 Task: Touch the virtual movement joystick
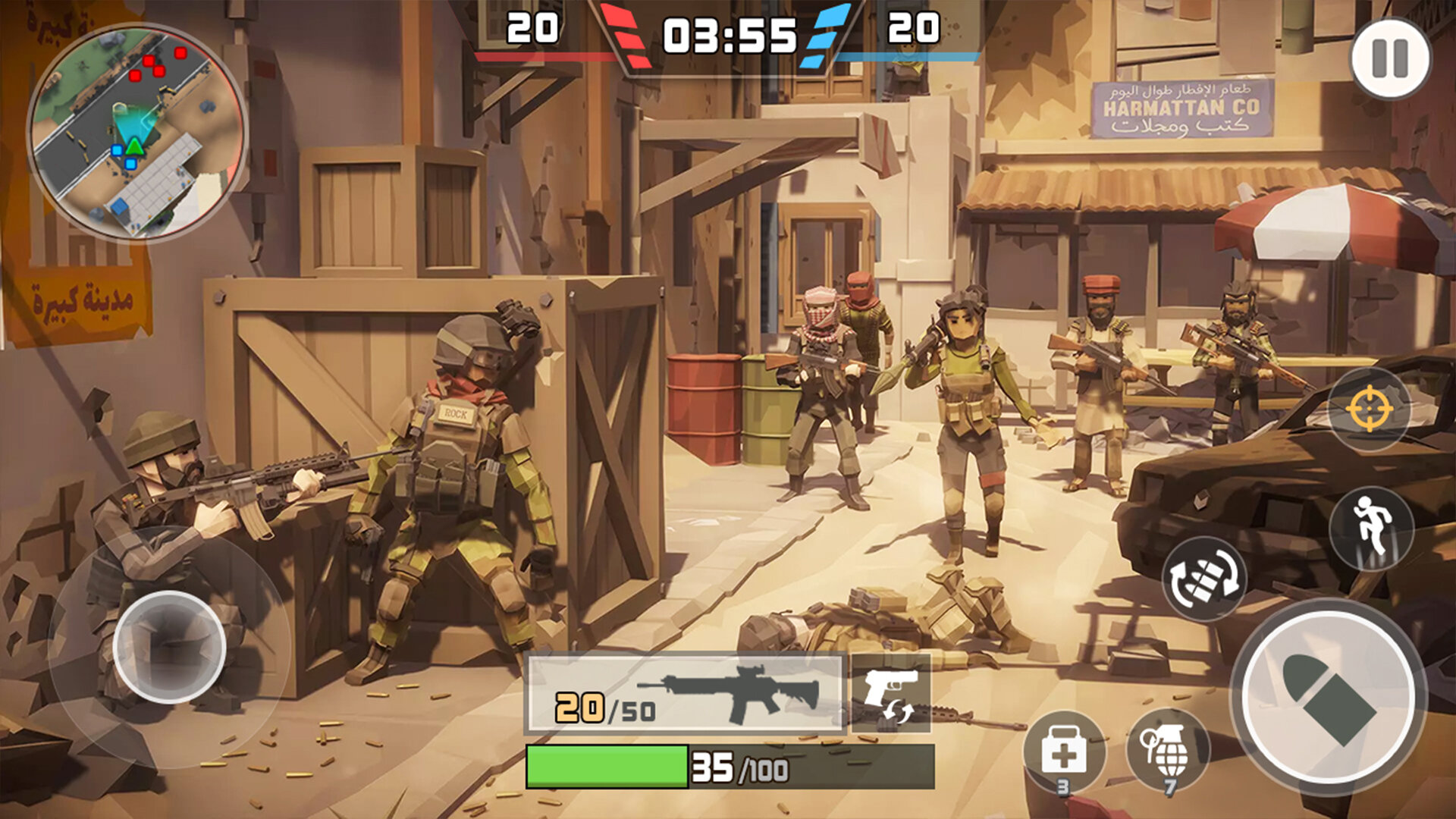(x=169, y=647)
